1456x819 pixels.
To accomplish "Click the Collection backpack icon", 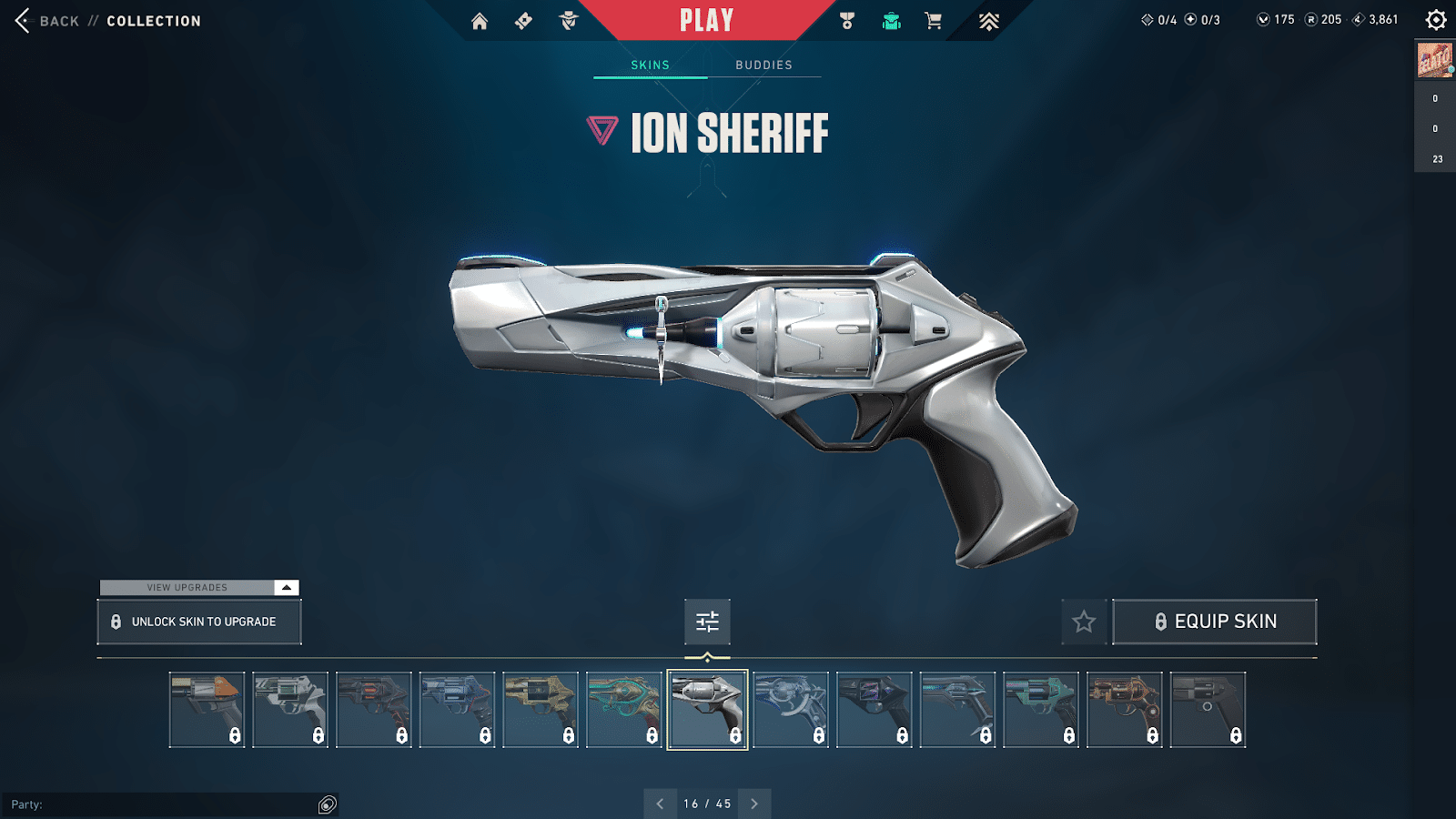I will click(891, 19).
